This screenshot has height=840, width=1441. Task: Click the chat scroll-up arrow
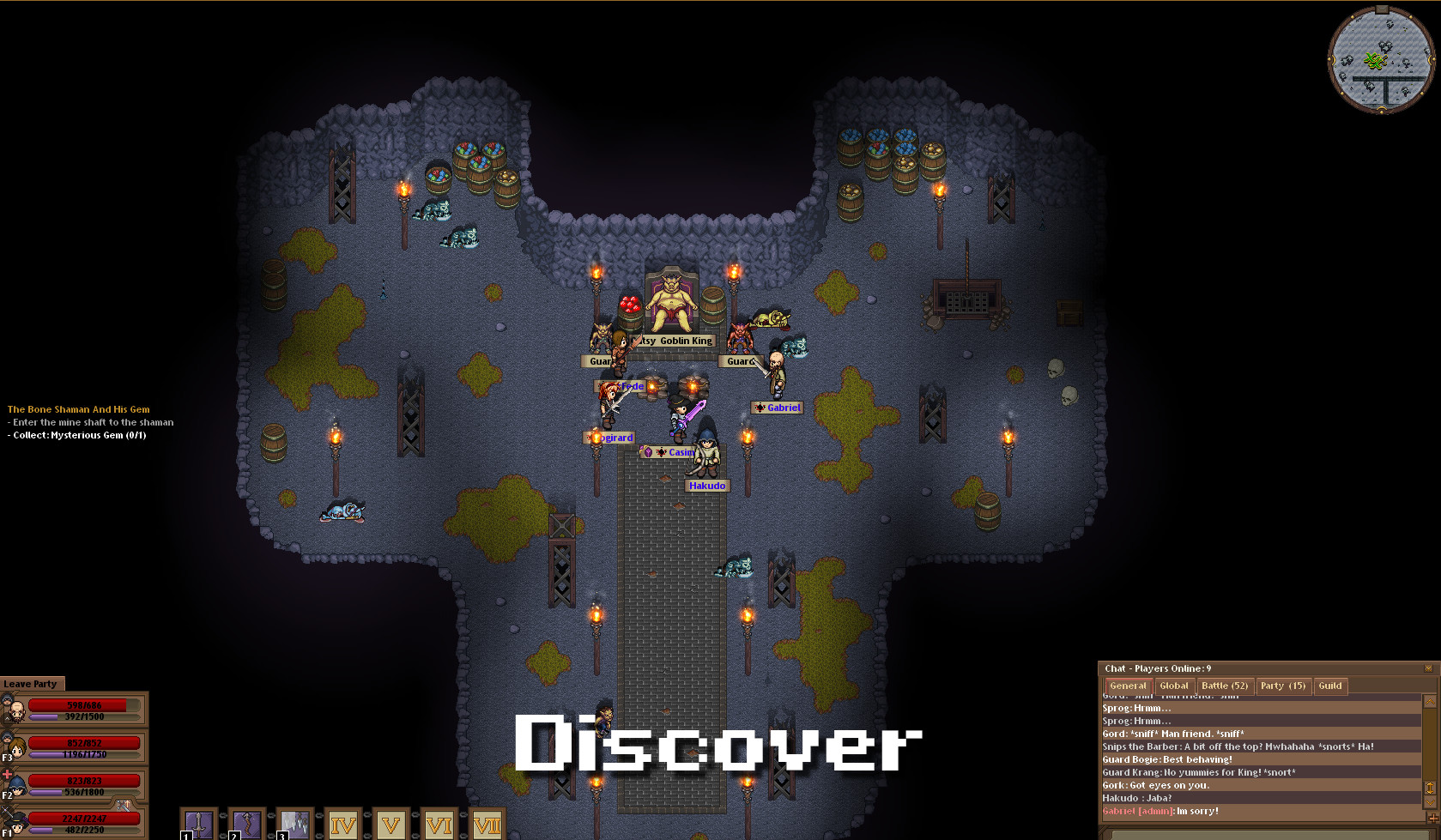(1429, 702)
